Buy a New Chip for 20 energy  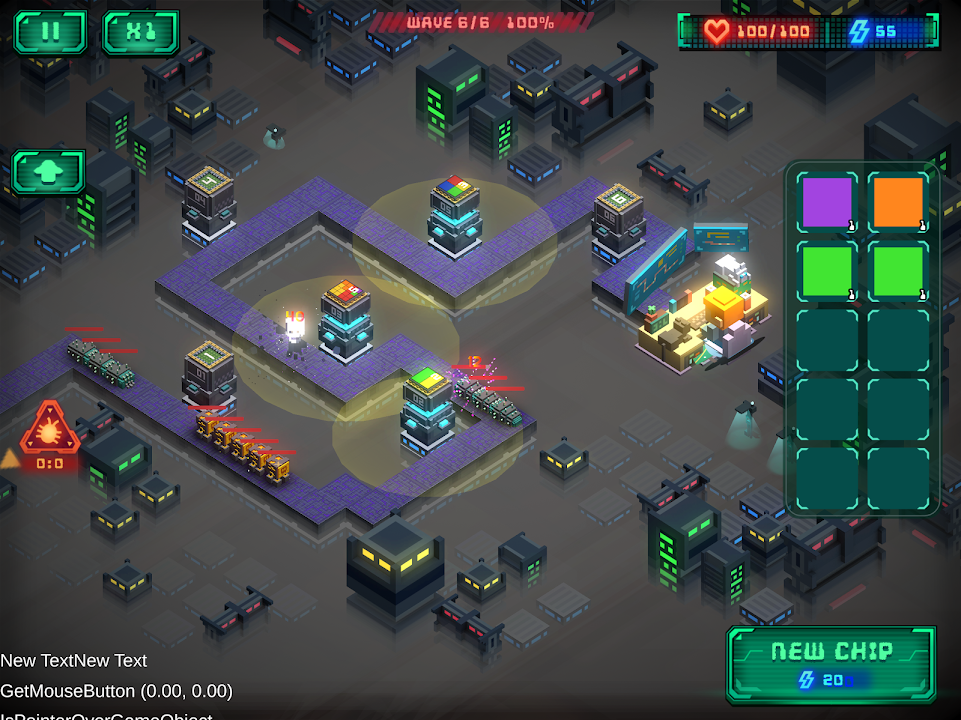coord(831,663)
